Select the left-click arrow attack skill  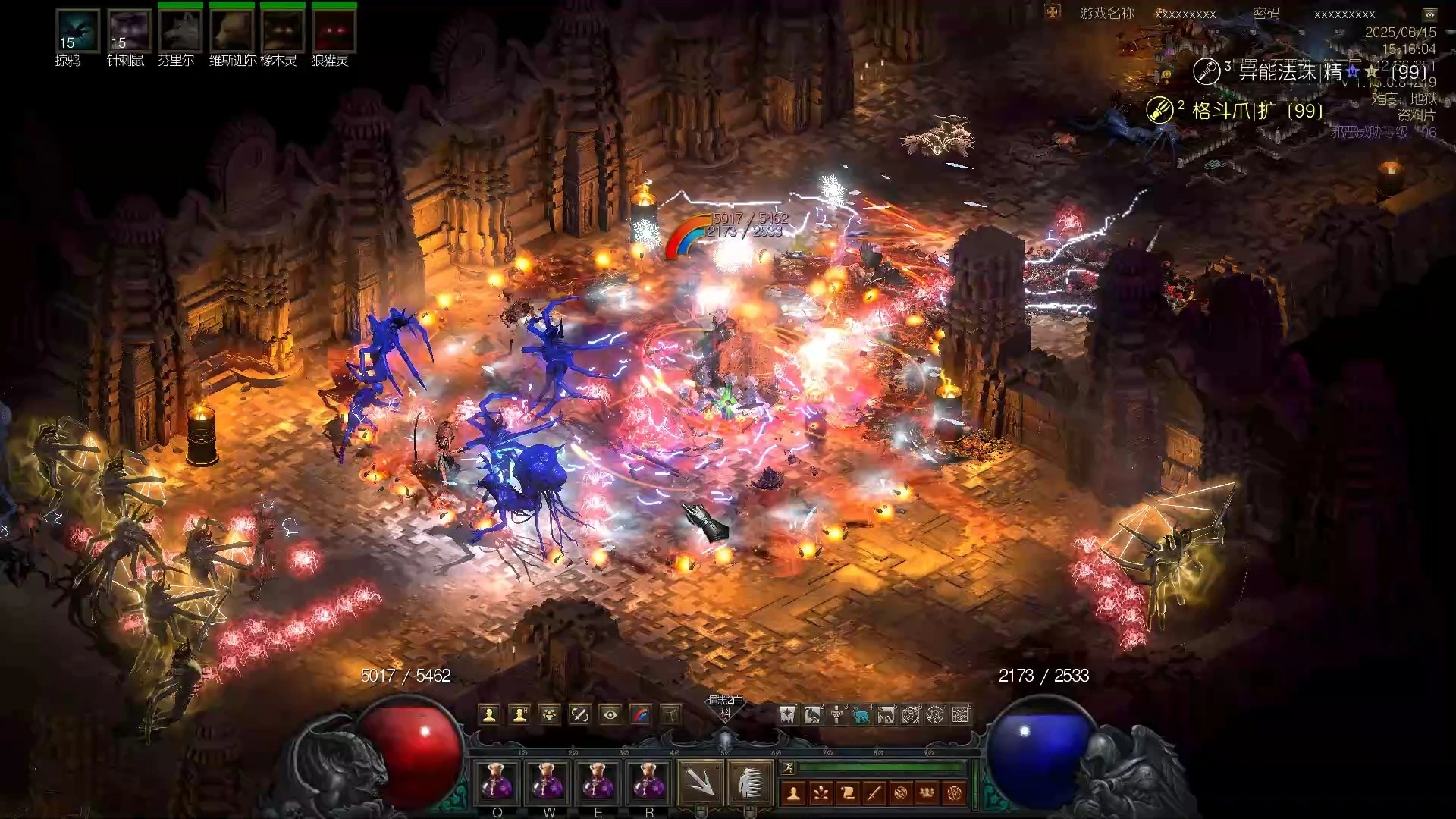pyautogui.click(x=699, y=783)
